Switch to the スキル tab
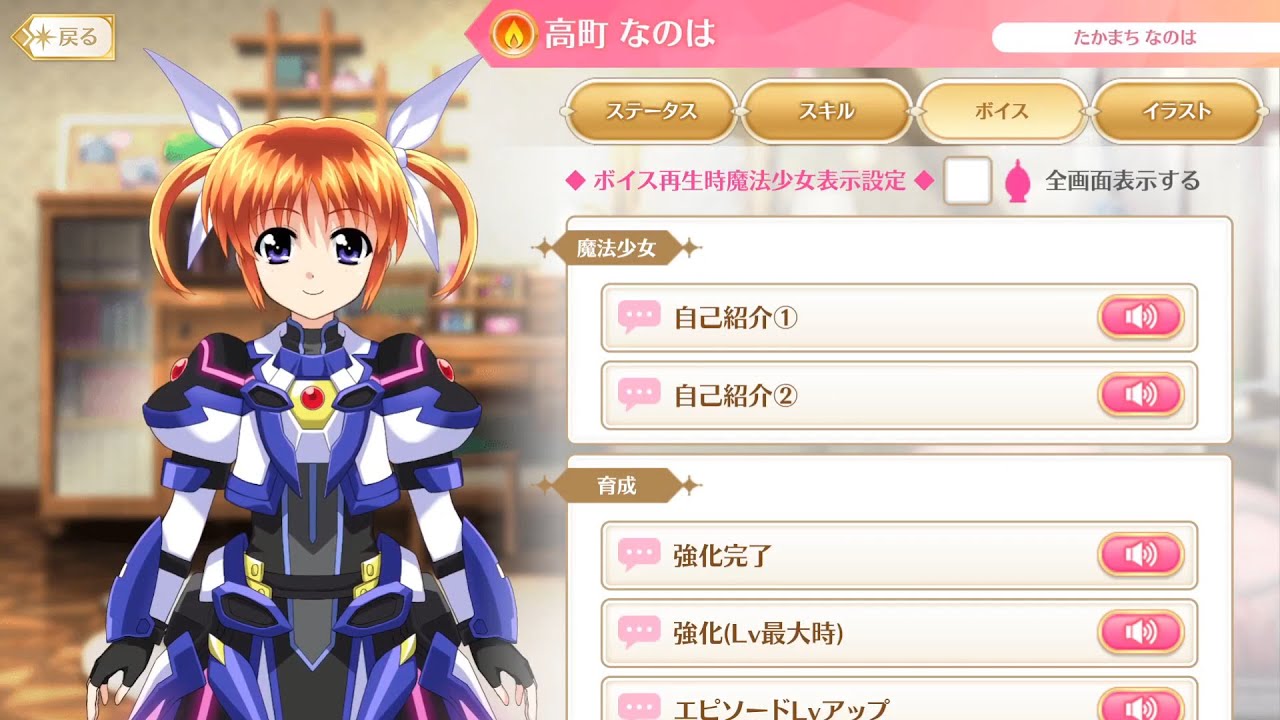 tap(828, 113)
